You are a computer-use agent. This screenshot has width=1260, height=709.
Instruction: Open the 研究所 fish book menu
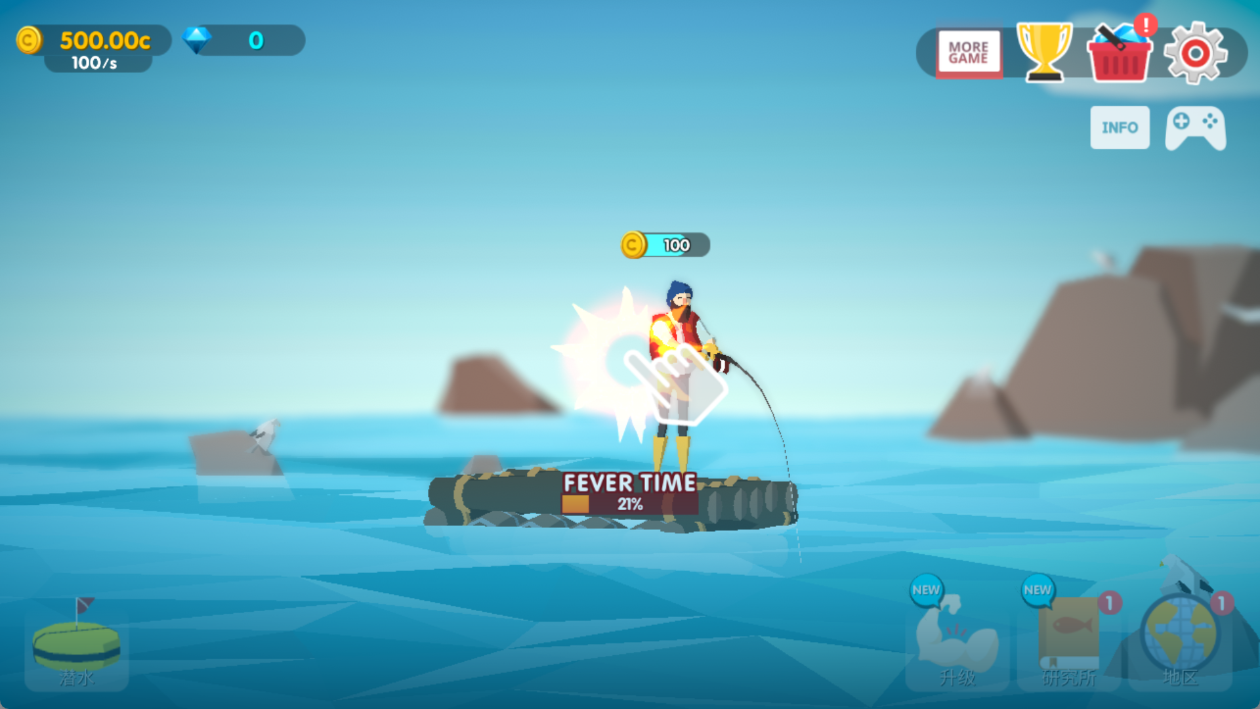point(1069,647)
